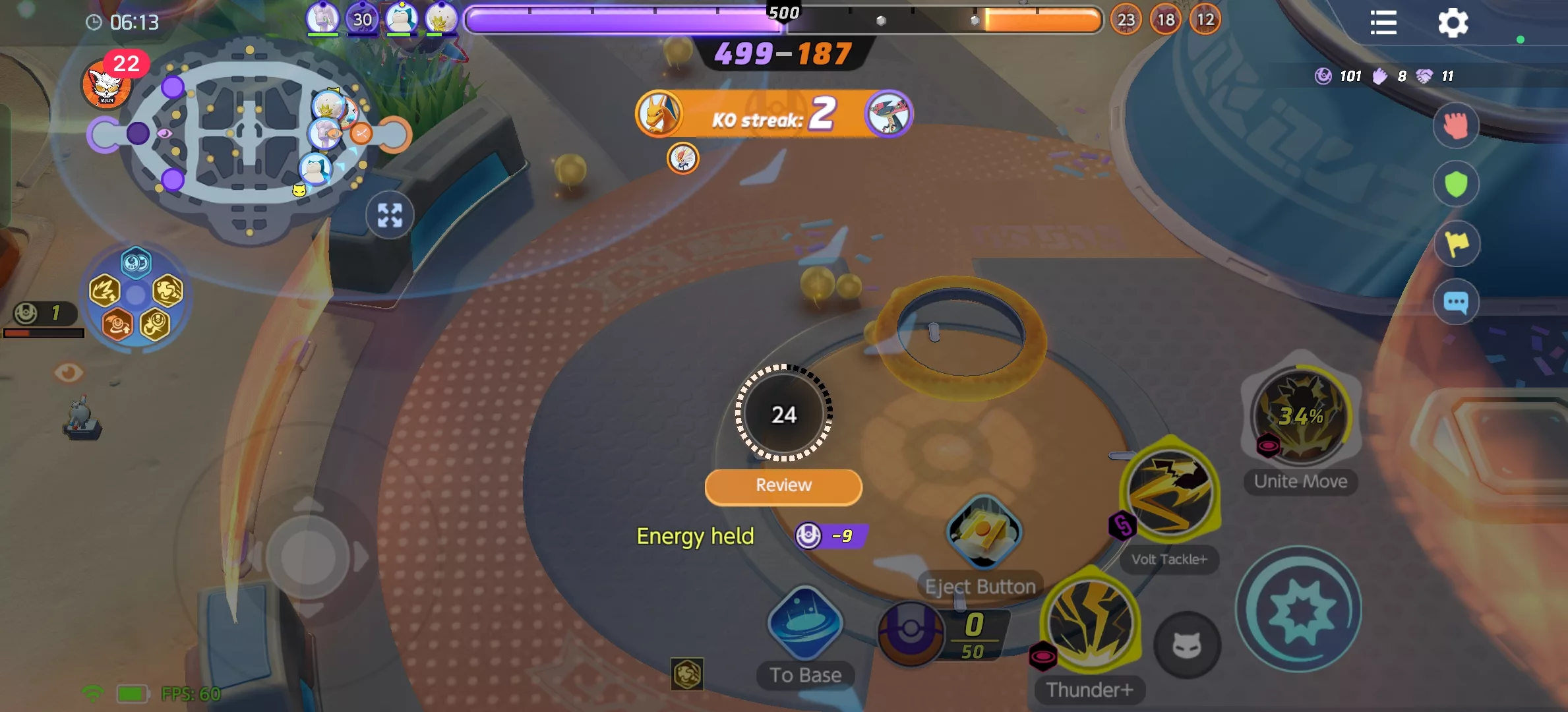Tap the orange Review button
Image resolution: width=1568 pixels, height=712 pixels.
coord(783,487)
